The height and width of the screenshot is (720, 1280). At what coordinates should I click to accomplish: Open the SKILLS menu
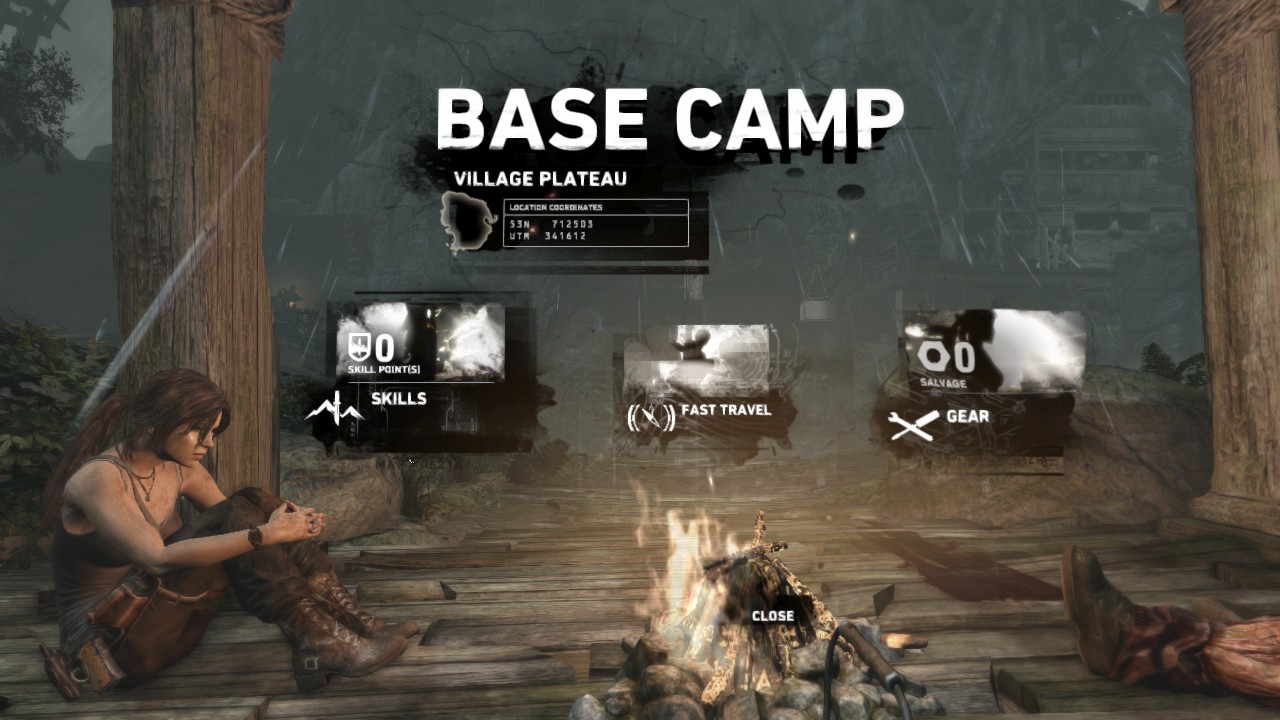[x=398, y=398]
